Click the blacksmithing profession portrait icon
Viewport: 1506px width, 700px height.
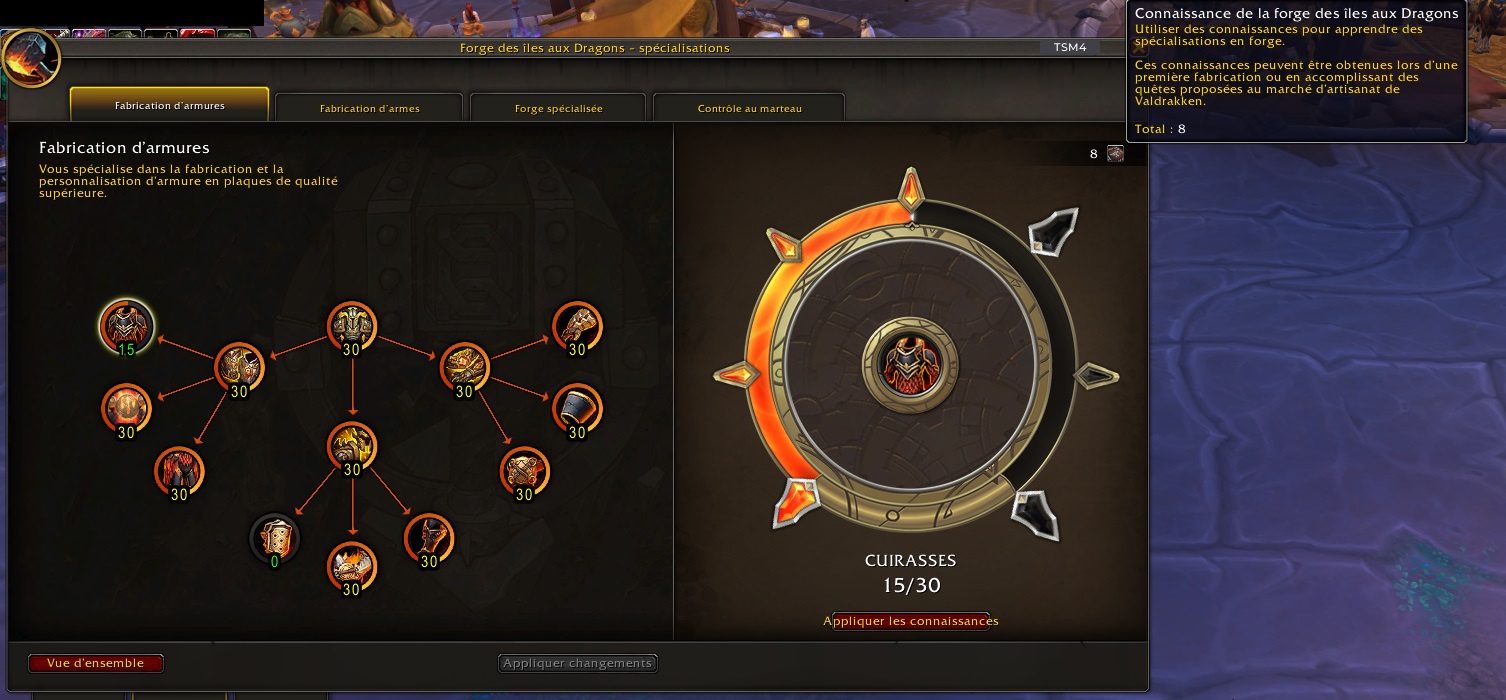(x=31, y=58)
